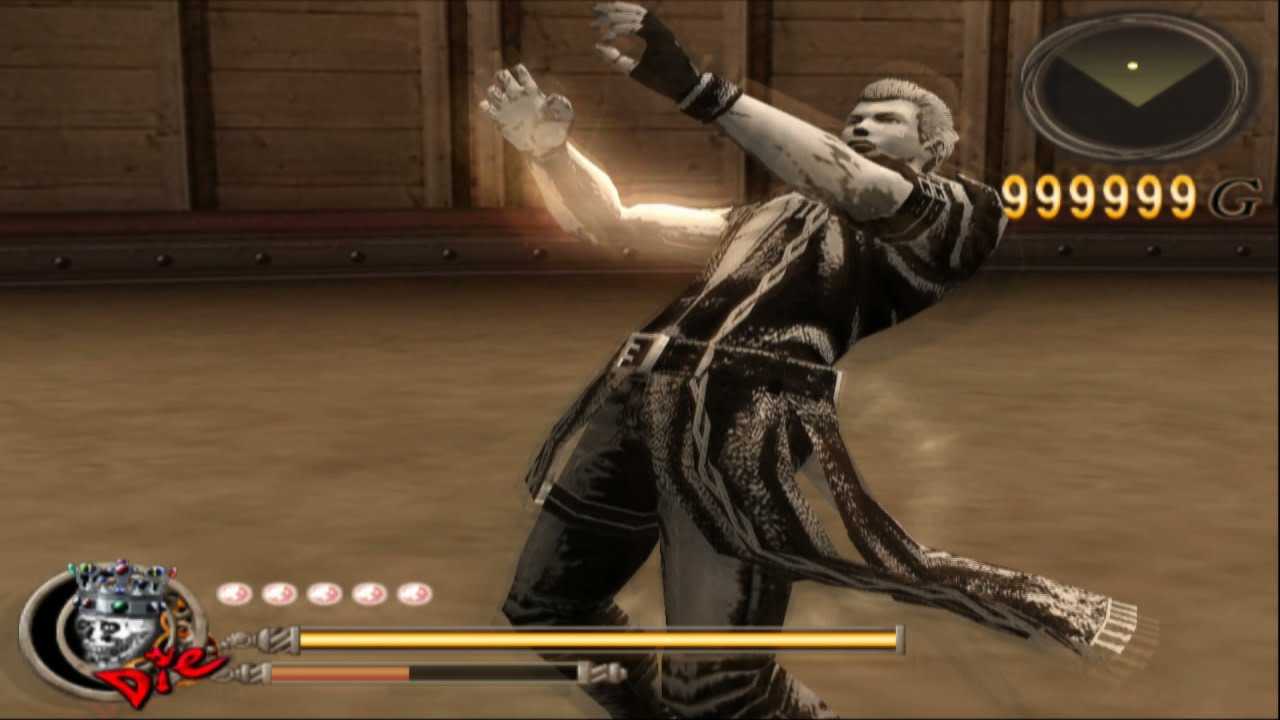Image resolution: width=1280 pixels, height=720 pixels.
Task: Click the yellow health bar
Action: [x=600, y=637]
